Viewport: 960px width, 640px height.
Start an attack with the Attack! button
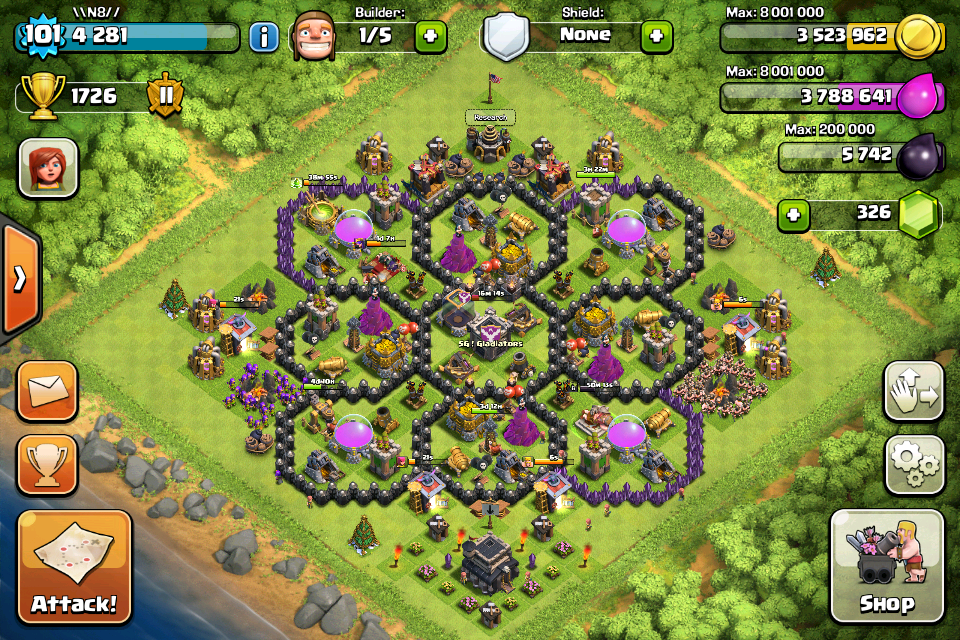tap(74, 567)
